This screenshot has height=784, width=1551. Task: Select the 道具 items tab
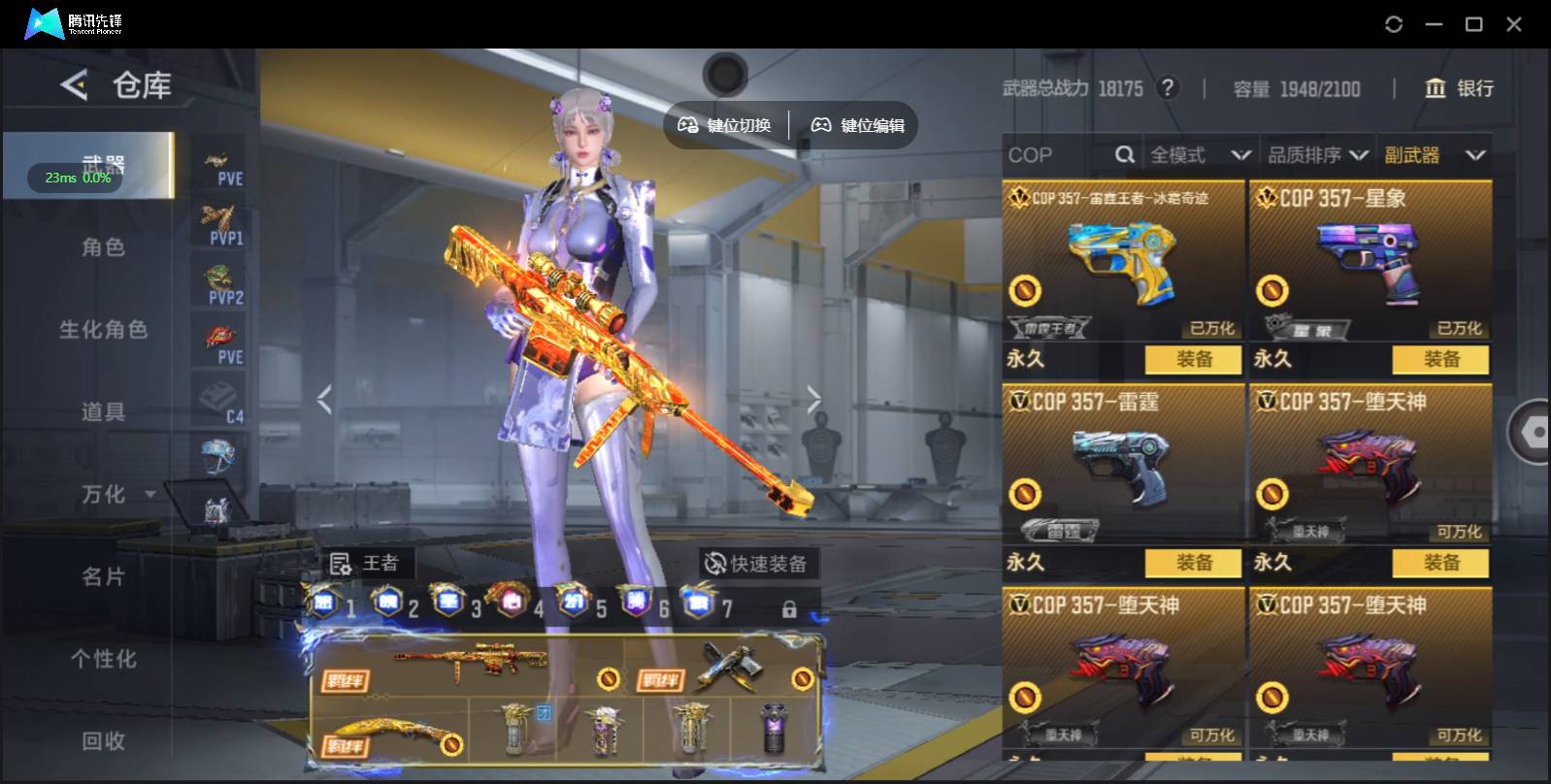click(x=103, y=412)
